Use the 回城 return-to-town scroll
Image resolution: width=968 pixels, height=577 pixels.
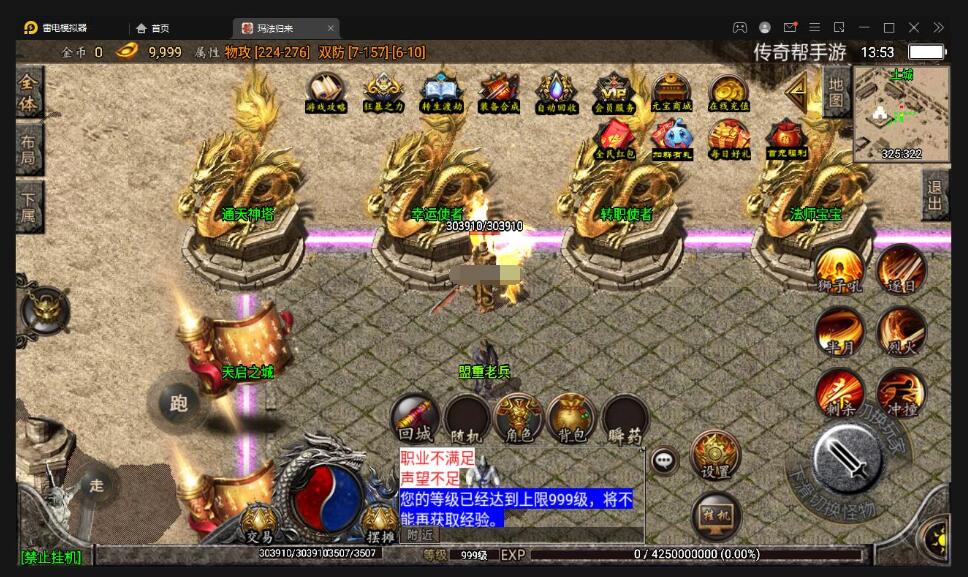point(414,418)
